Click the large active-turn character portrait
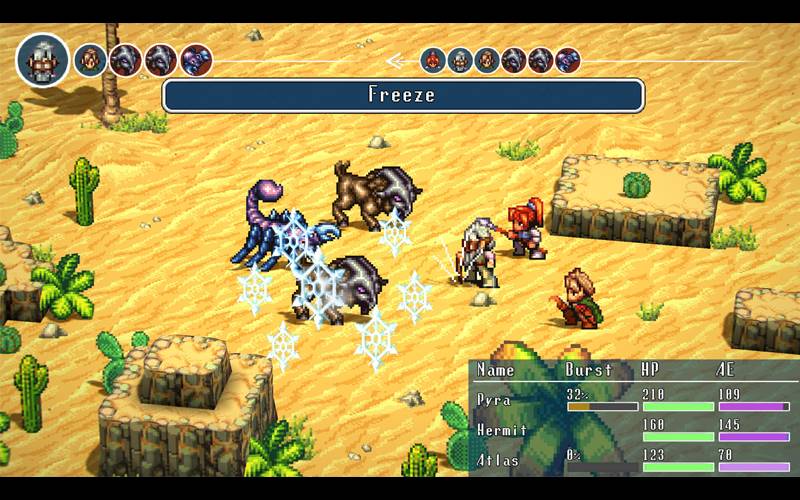The height and width of the screenshot is (500, 800). [42, 59]
